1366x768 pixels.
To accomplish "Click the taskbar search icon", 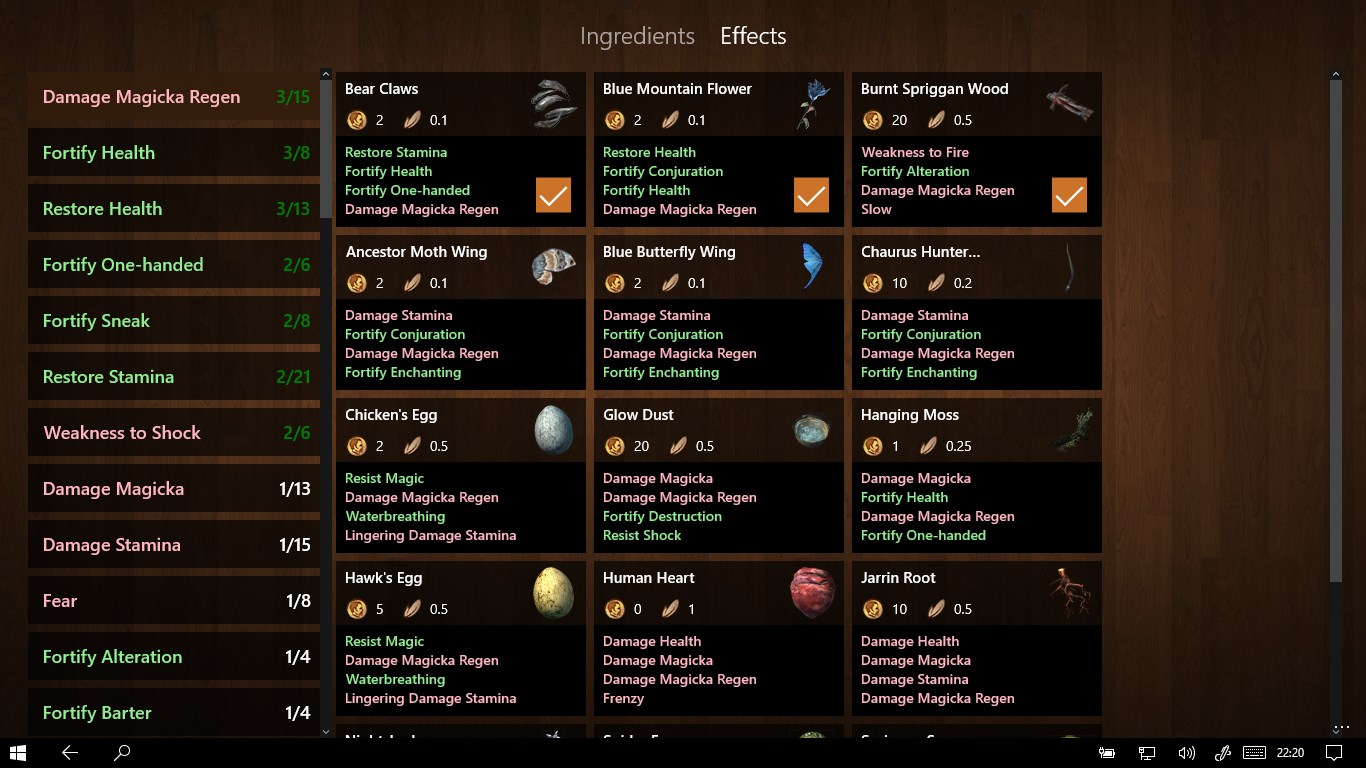I will click(x=121, y=751).
